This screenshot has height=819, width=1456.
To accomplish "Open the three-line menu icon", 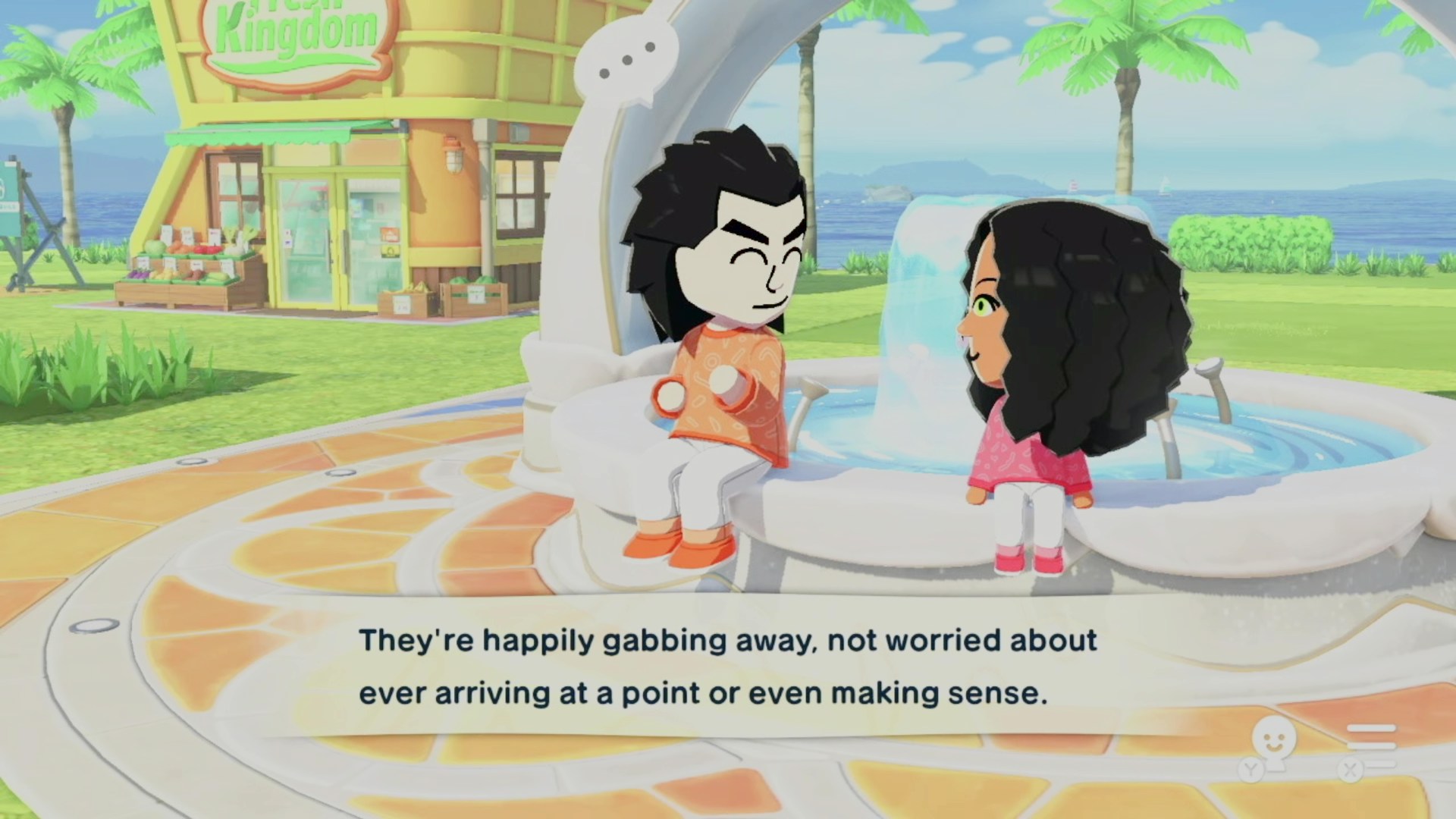I will [x=1371, y=746].
